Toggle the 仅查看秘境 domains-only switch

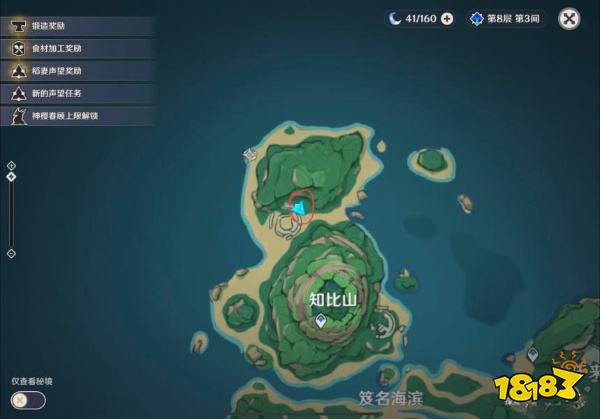[x=28, y=400]
